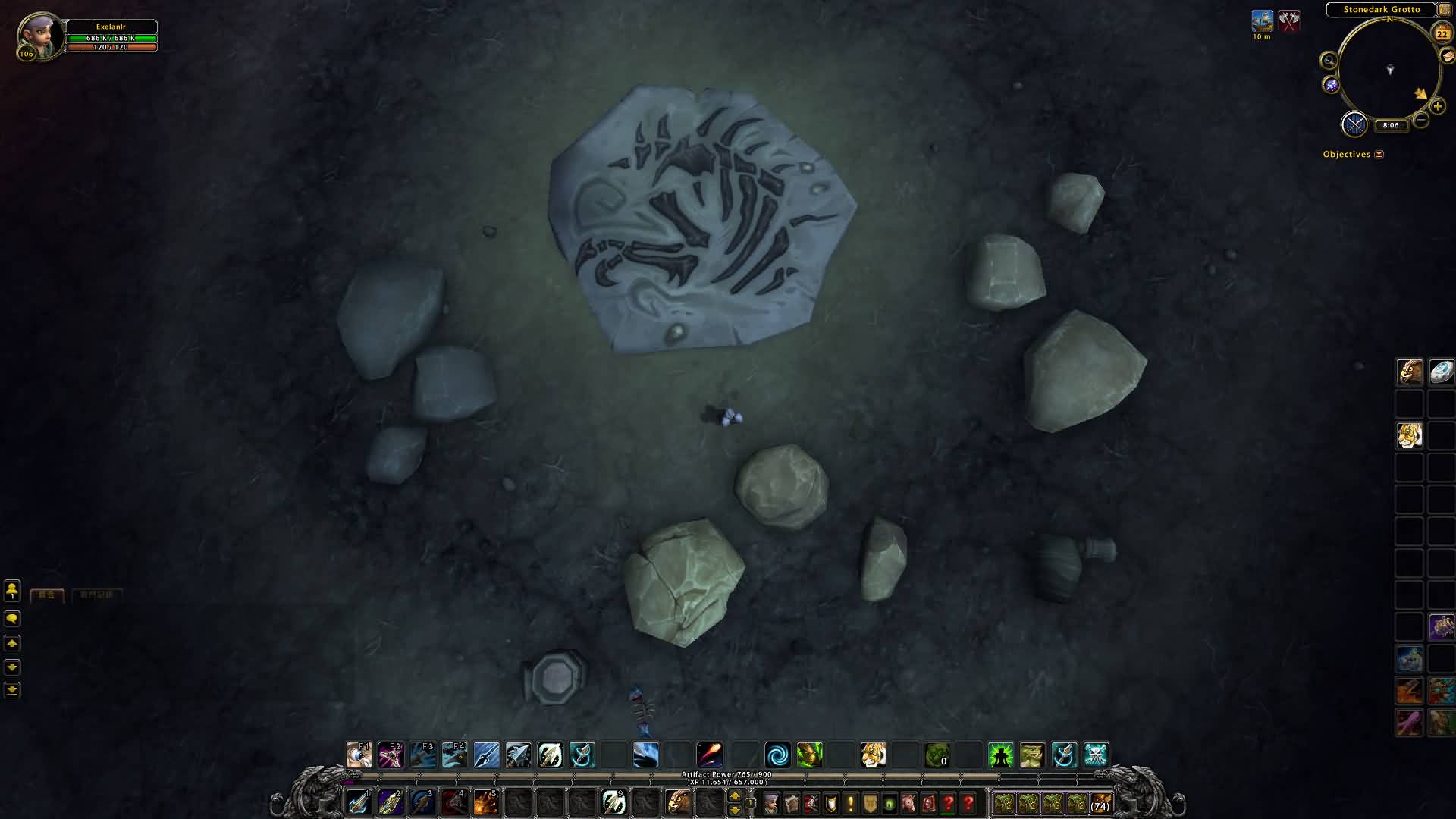Click the yellow exclamation quest log button

point(850,803)
